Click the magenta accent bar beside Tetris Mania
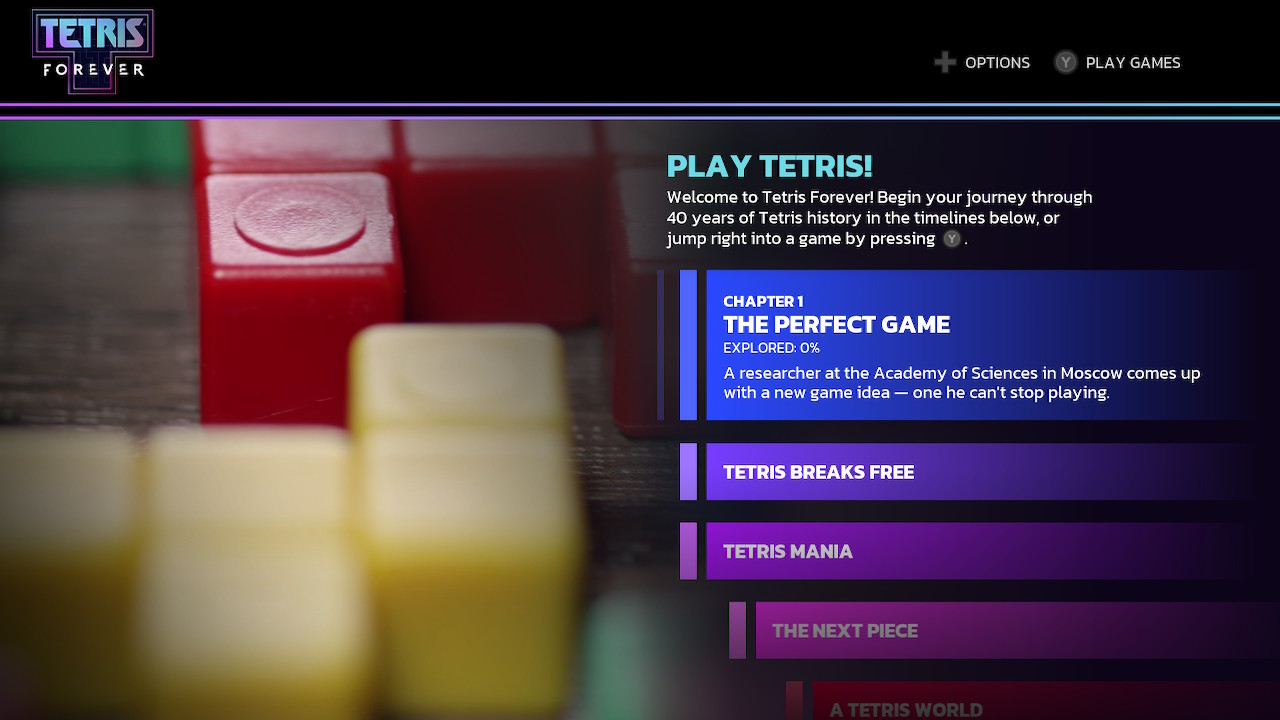This screenshot has height=720, width=1280. pyautogui.click(x=690, y=551)
